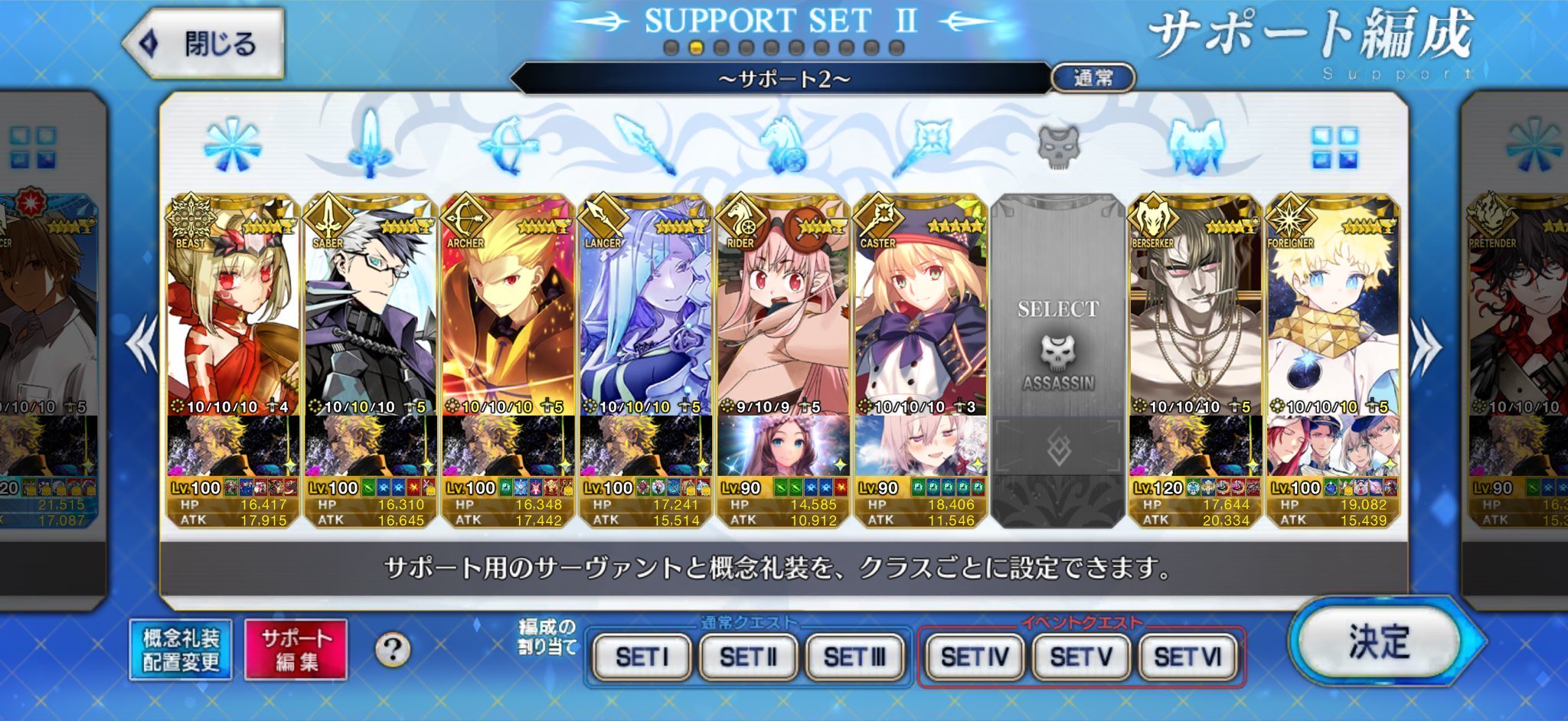Go to the previous support set arrow
Viewport: 1568px width, 721px height.
(x=142, y=348)
